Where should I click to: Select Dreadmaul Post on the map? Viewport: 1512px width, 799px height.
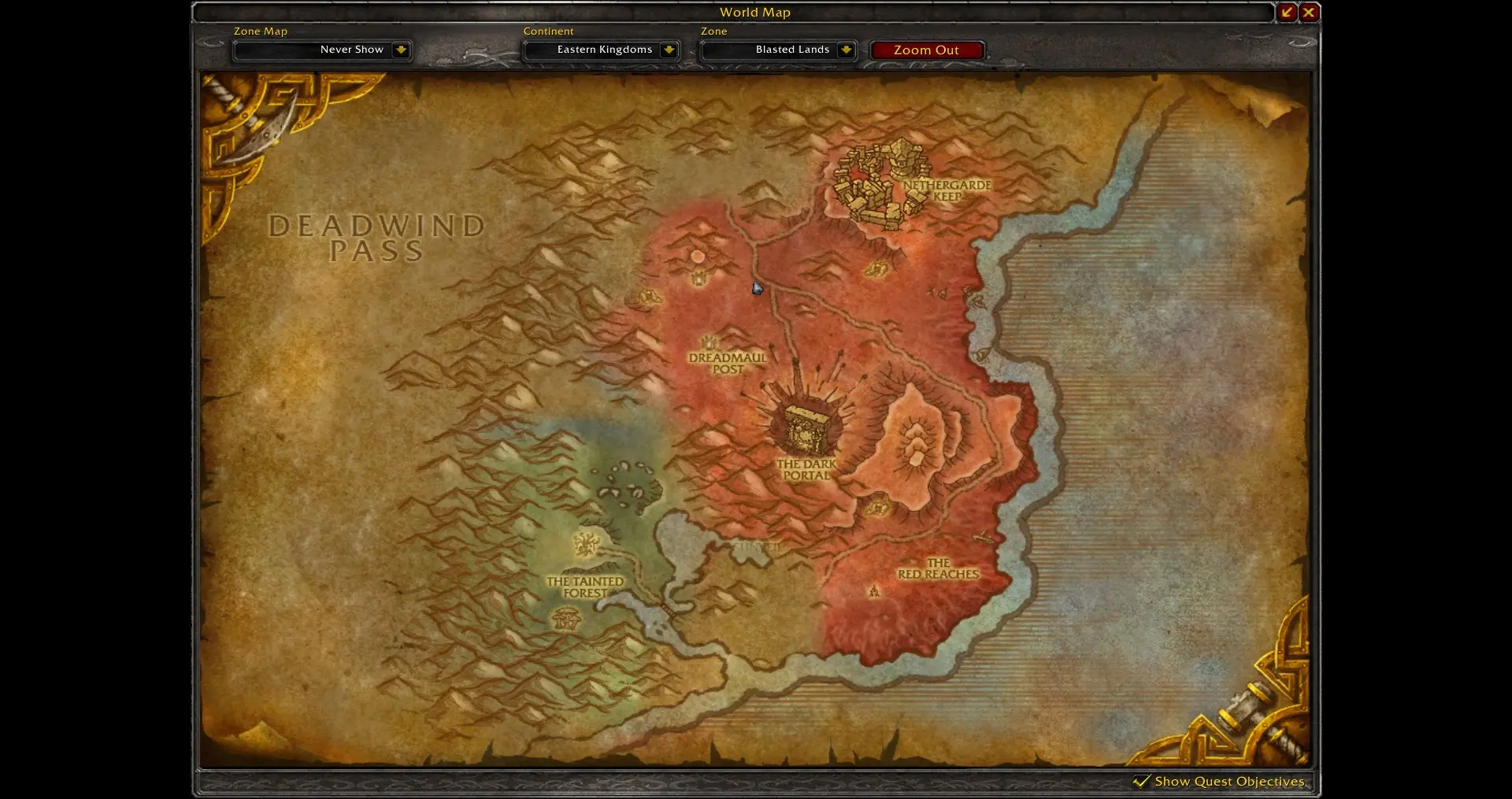727,363
